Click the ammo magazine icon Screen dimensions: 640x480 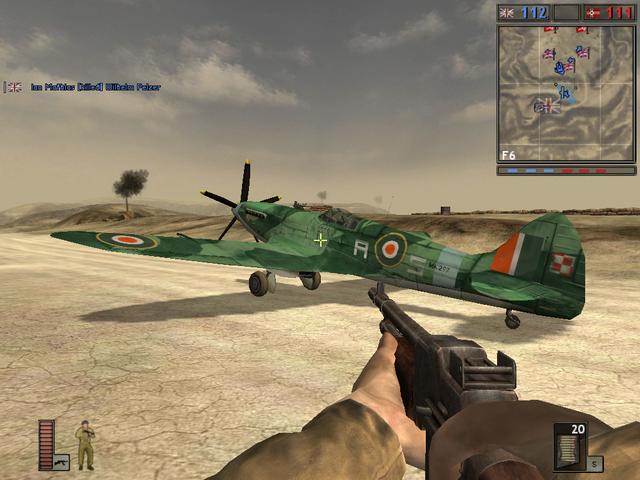tap(569, 451)
